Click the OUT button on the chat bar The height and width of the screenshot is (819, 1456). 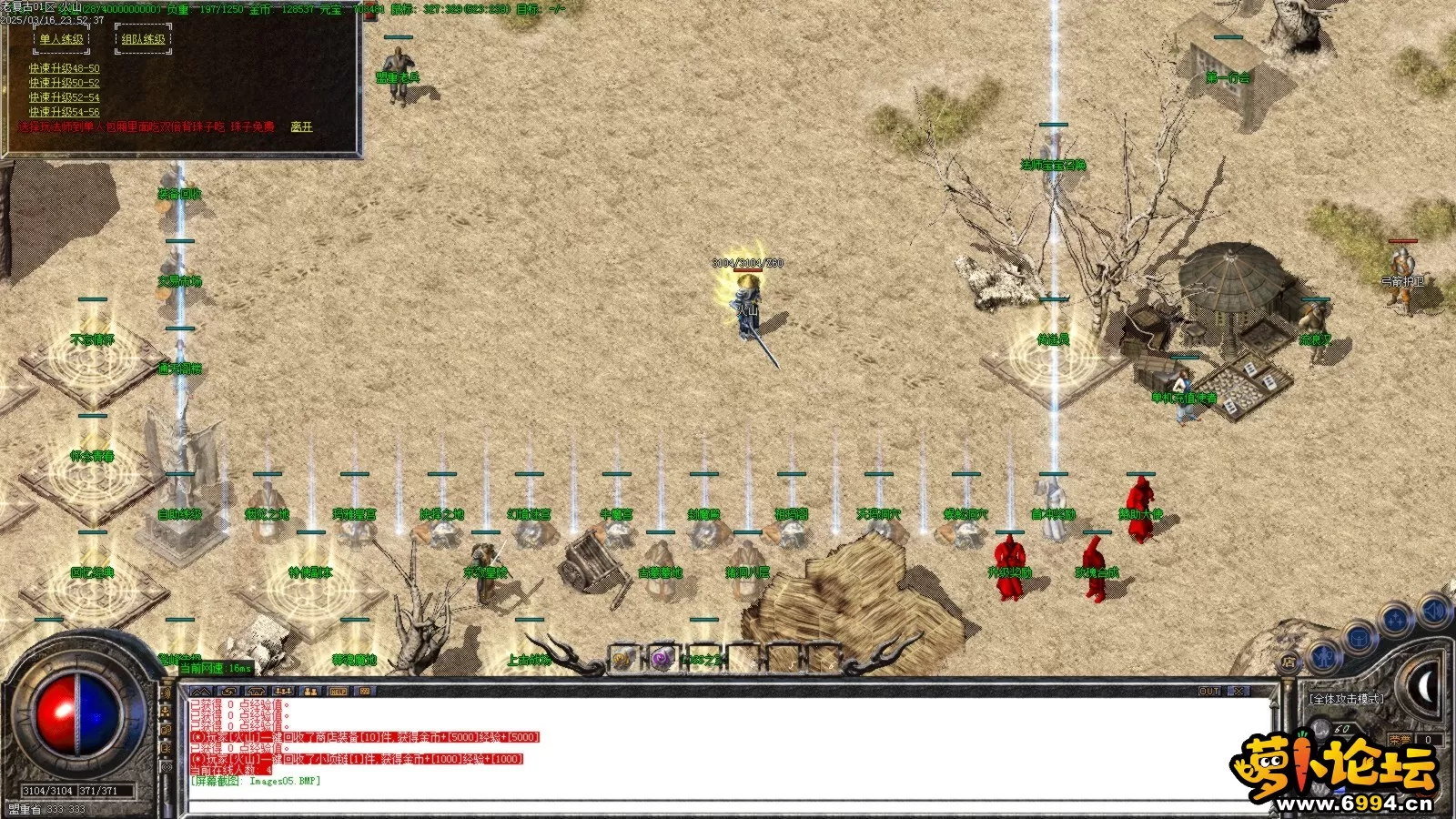click(x=1208, y=692)
